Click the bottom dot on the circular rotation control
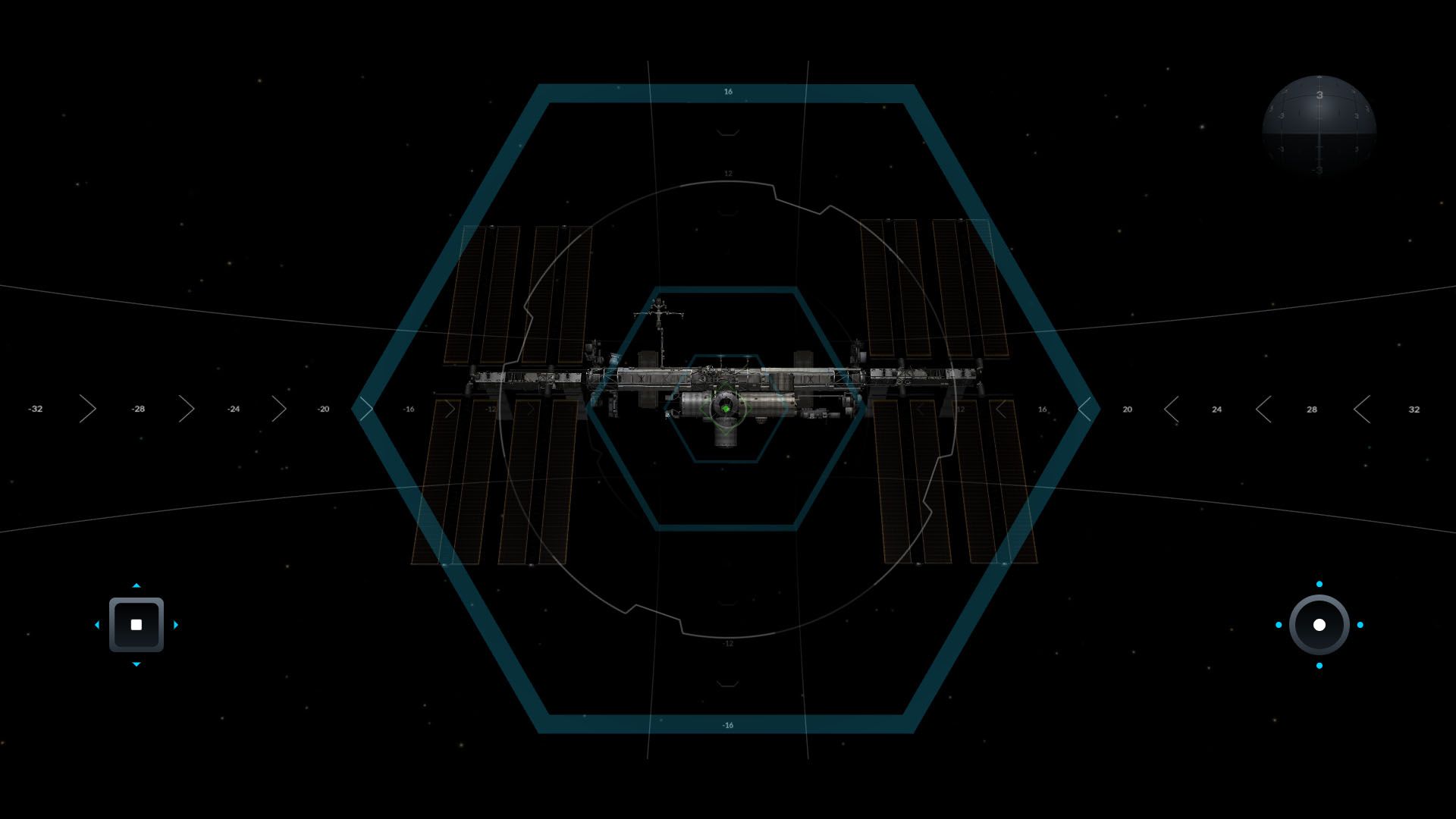The image size is (1456, 819). (1319, 666)
